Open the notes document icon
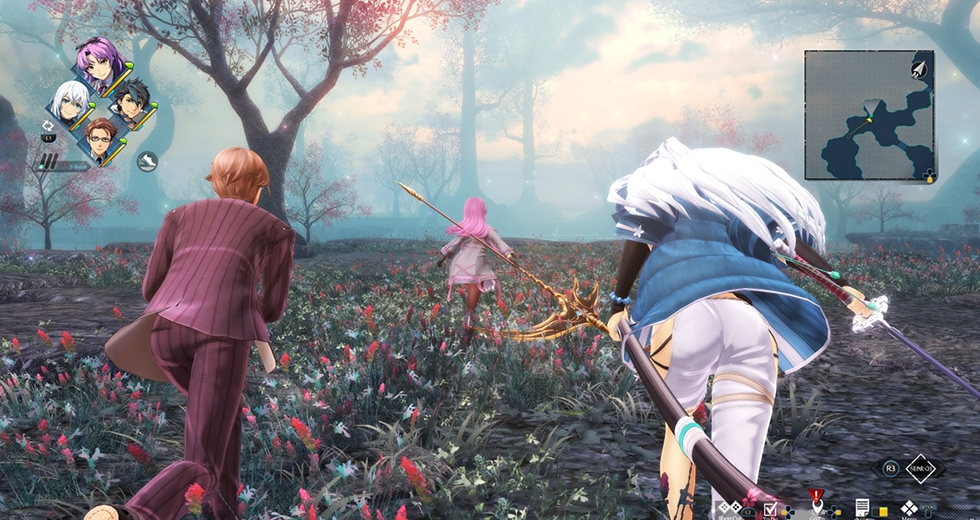The height and width of the screenshot is (520, 980). [861, 508]
